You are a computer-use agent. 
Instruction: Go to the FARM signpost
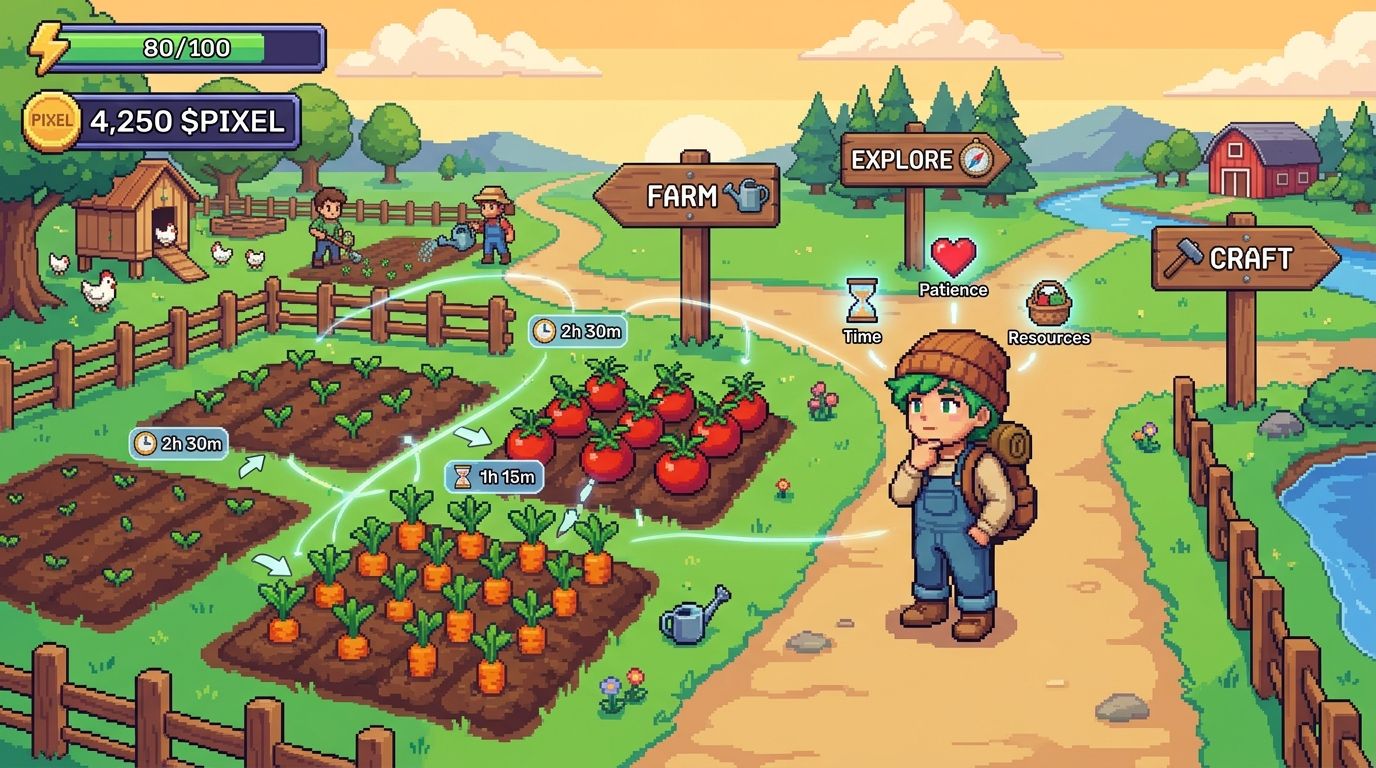pyautogui.click(x=688, y=195)
